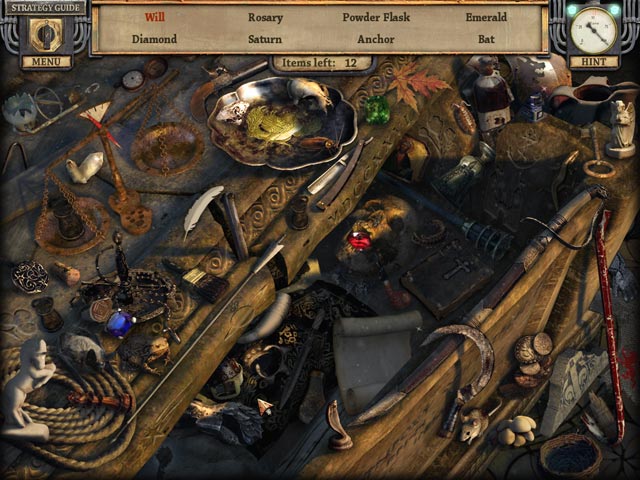Select Rosary in the item list

click(265, 17)
